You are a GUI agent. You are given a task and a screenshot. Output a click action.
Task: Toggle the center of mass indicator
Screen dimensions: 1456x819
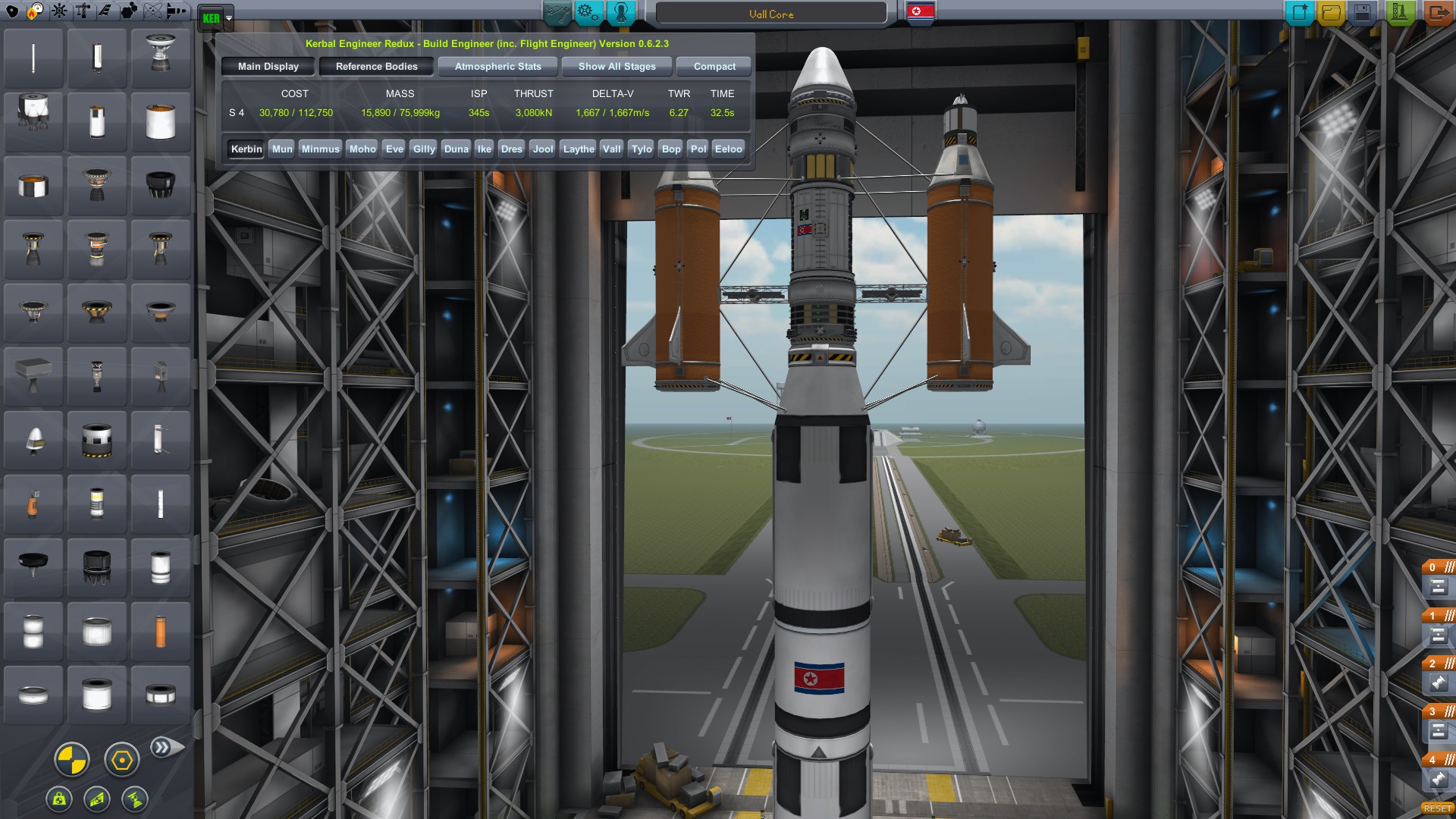(72, 759)
